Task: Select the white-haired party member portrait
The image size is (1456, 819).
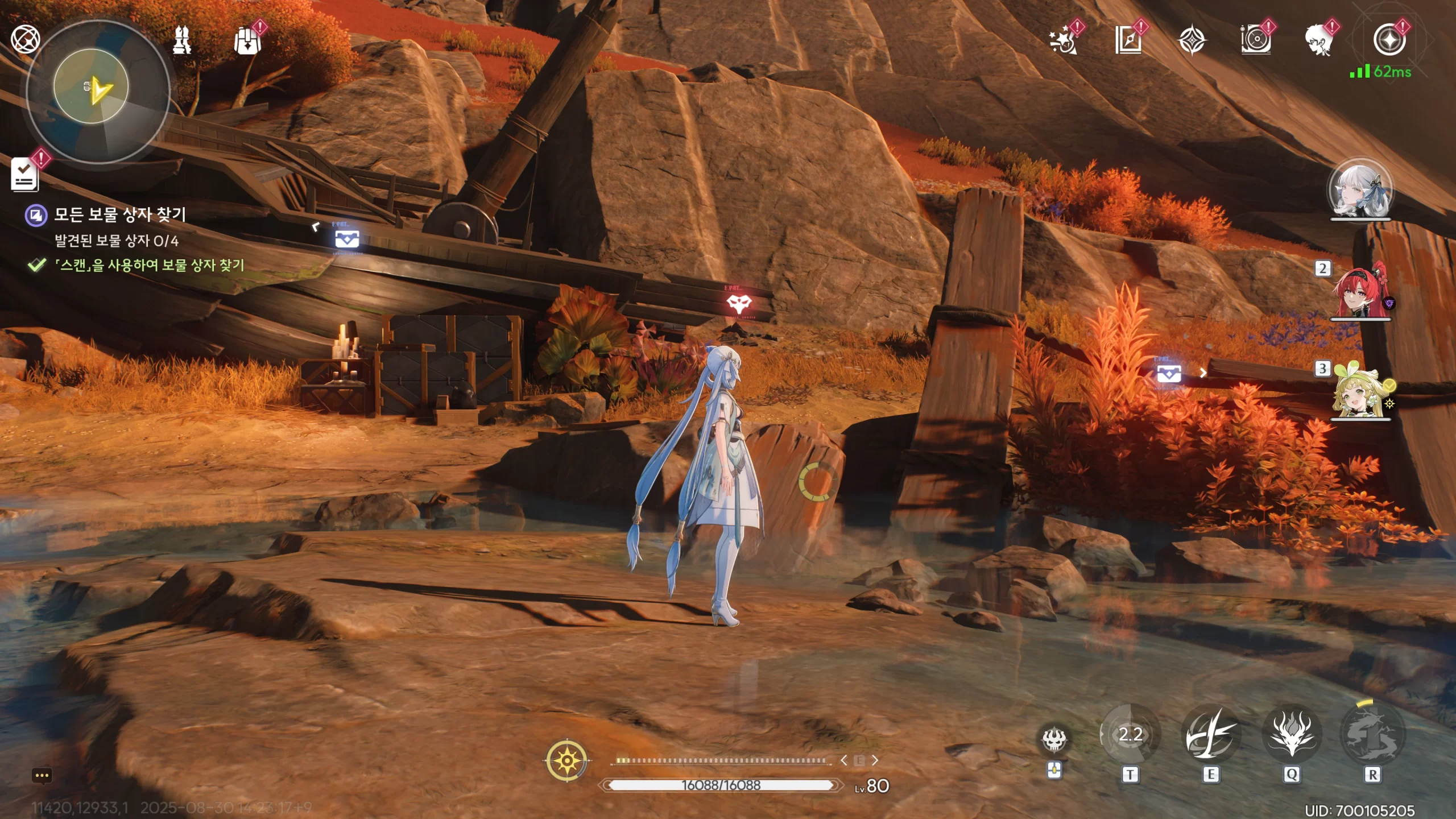Action: point(1360,190)
